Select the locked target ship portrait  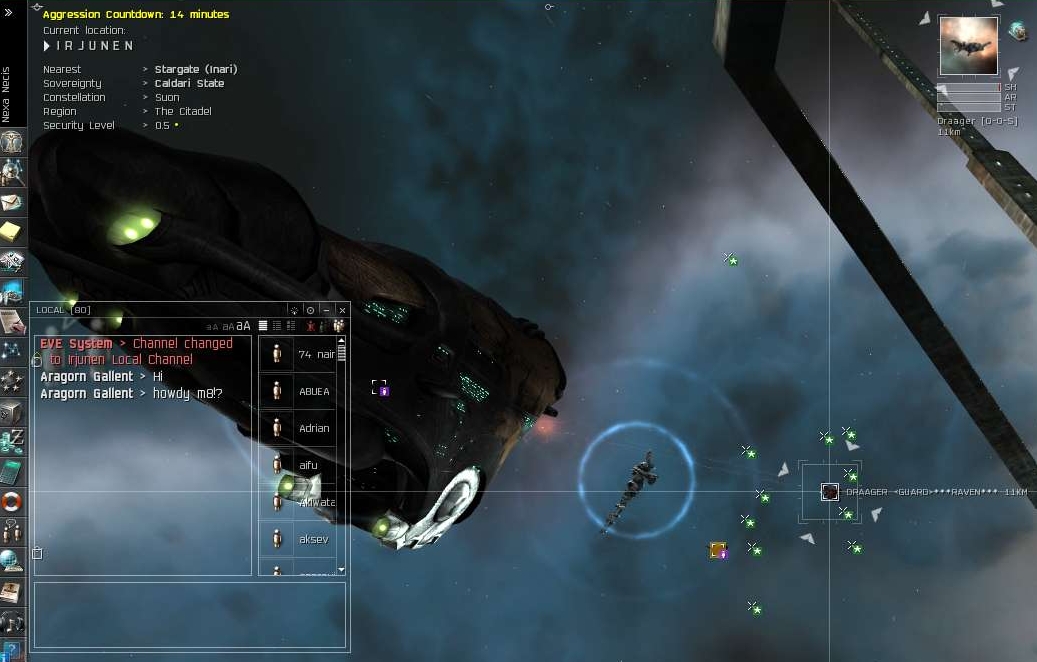point(968,45)
